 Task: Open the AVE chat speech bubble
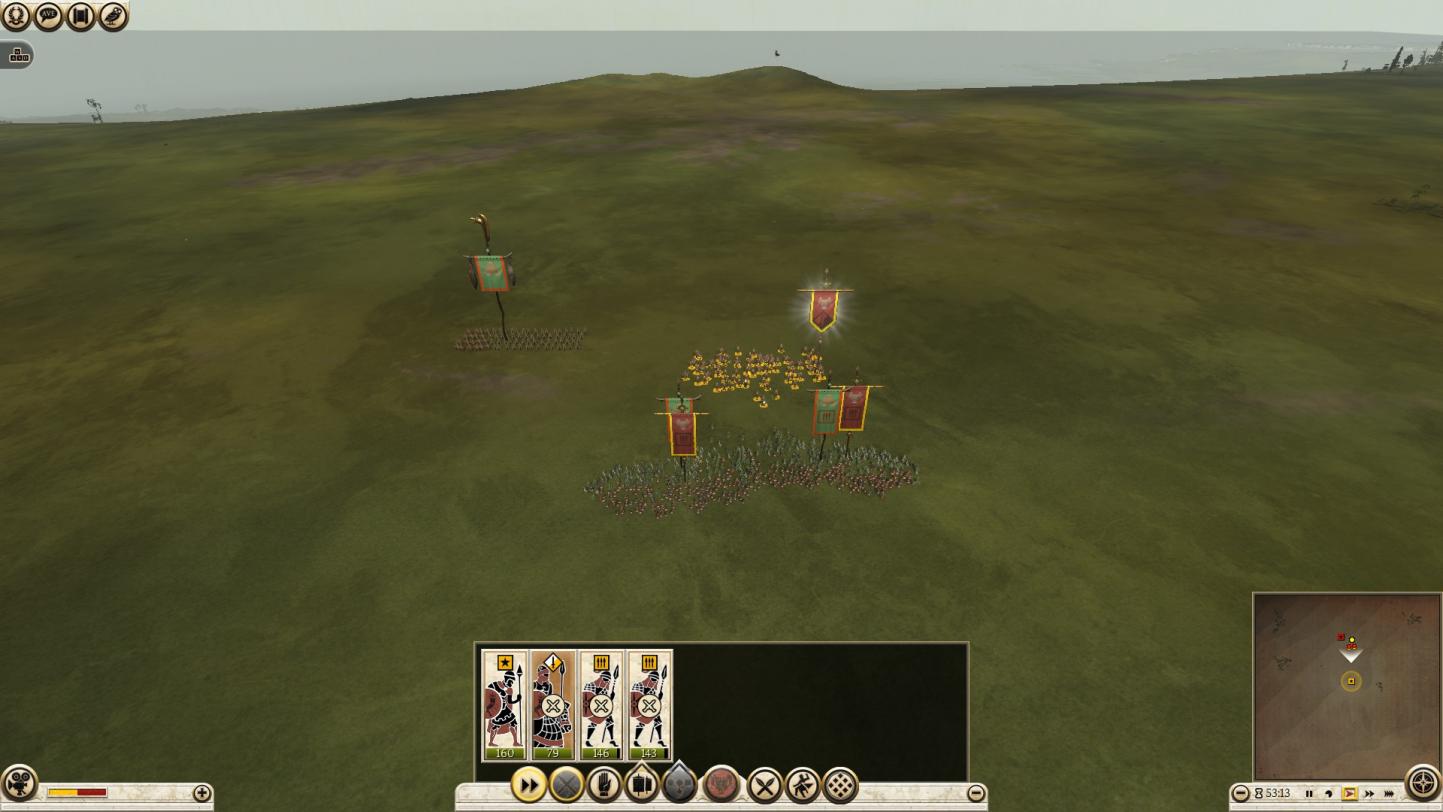point(48,15)
